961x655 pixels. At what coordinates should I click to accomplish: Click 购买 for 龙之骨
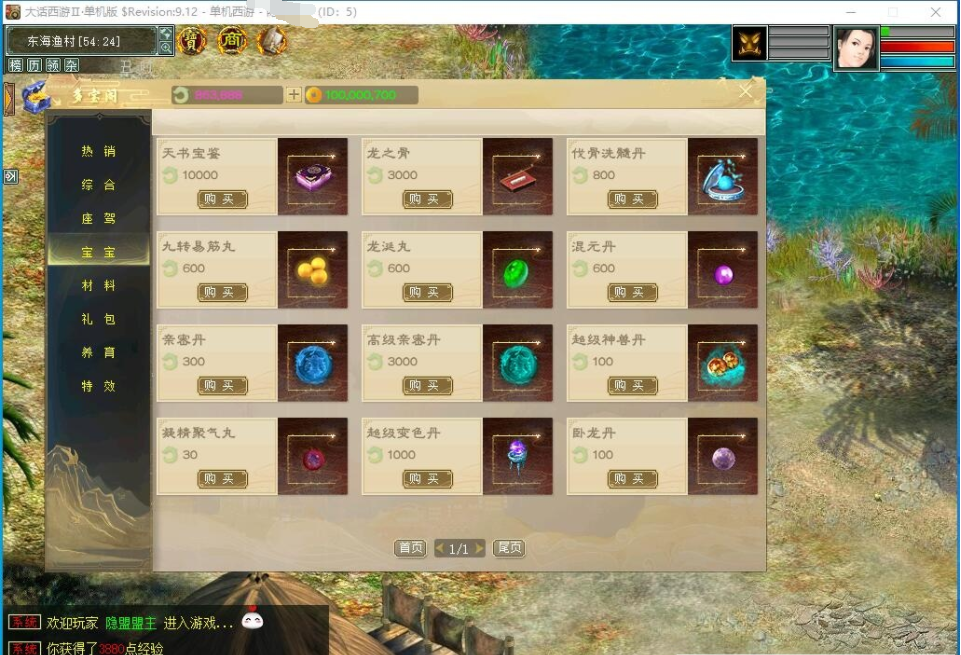427,199
